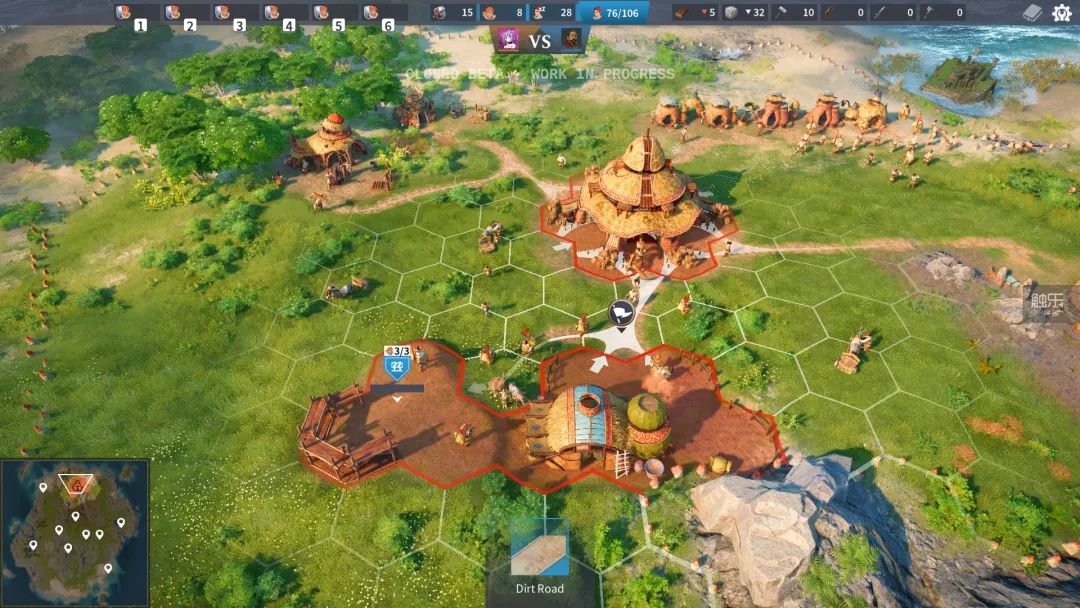
Task: Select the blue 3/3 building shield badge
Action: [397, 364]
